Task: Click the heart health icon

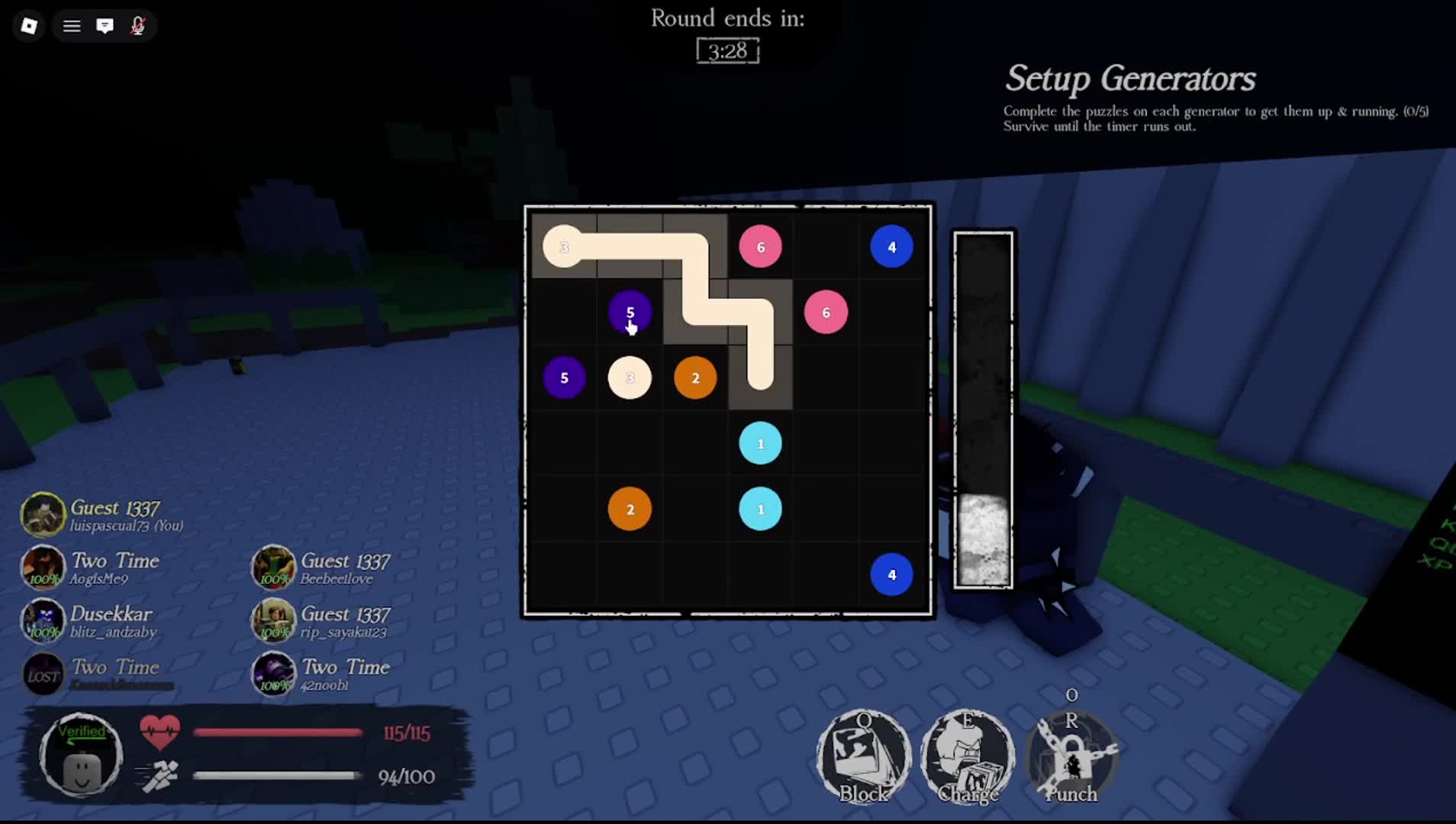Action: [x=160, y=730]
